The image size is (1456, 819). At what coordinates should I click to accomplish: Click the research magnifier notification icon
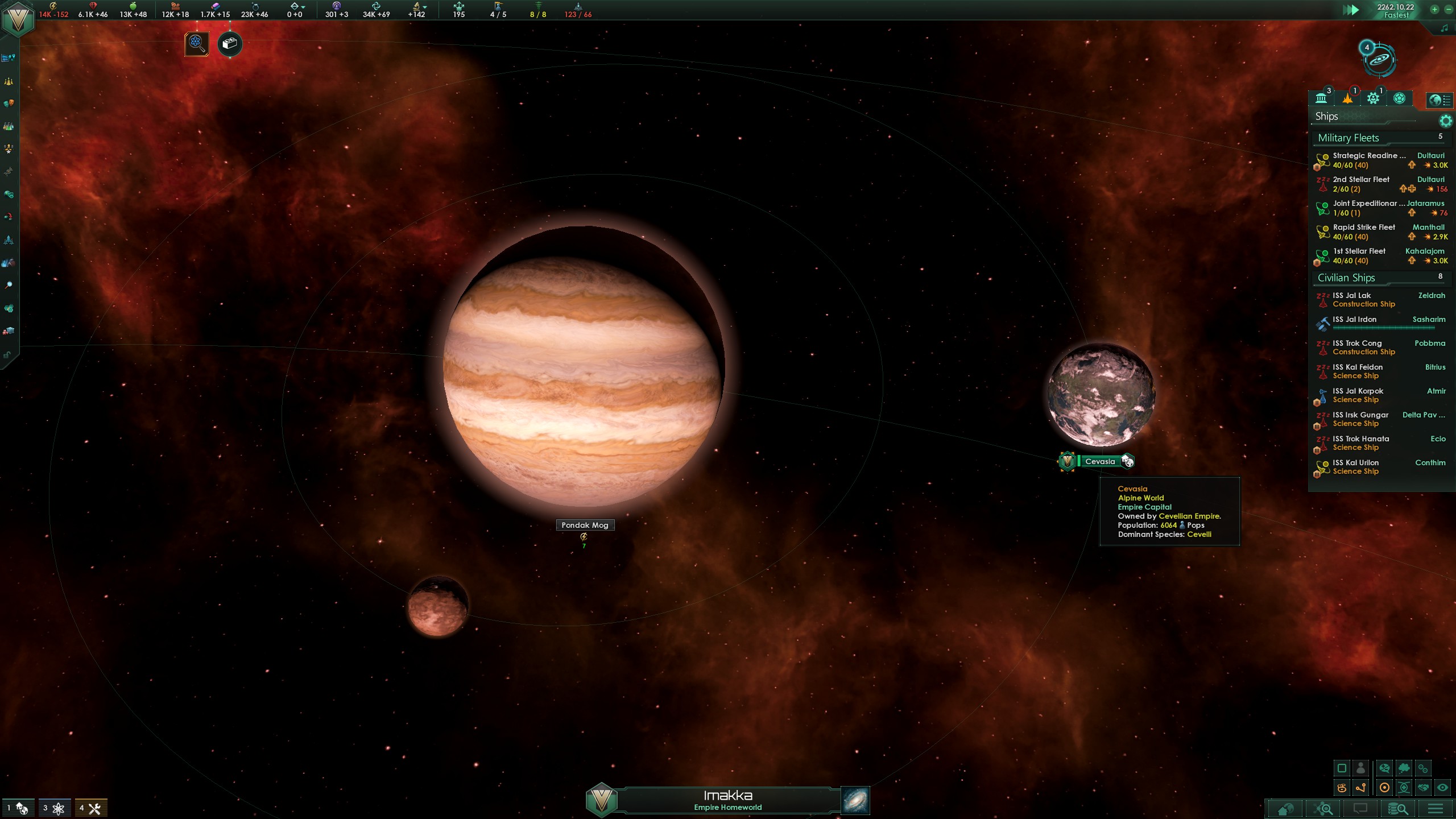pos(197,44)
